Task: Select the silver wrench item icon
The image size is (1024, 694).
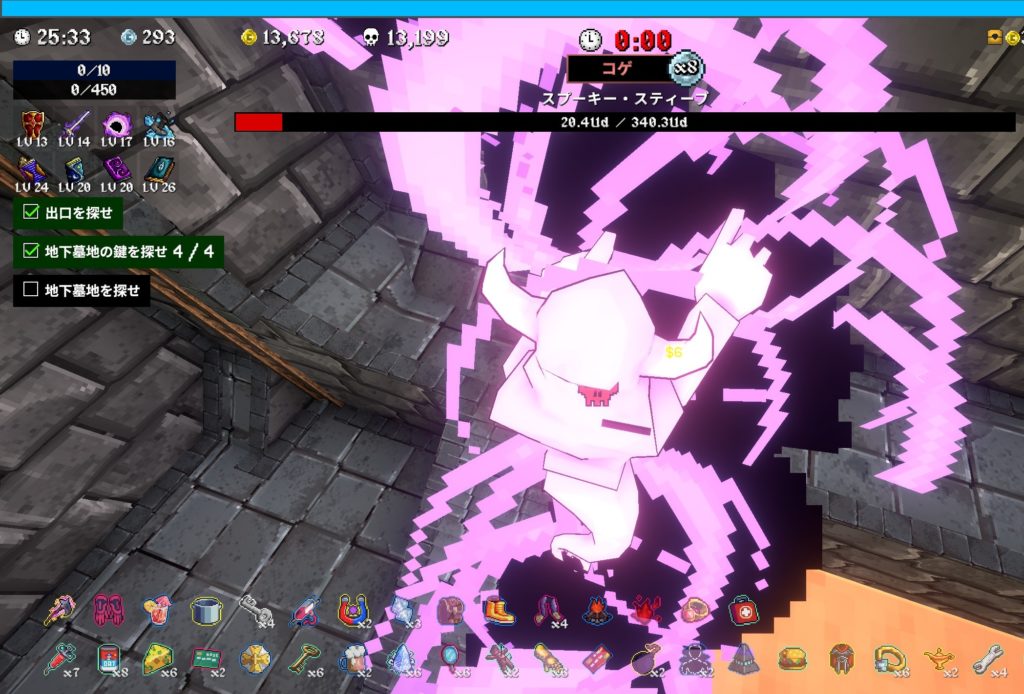Action: click(986, 657)
